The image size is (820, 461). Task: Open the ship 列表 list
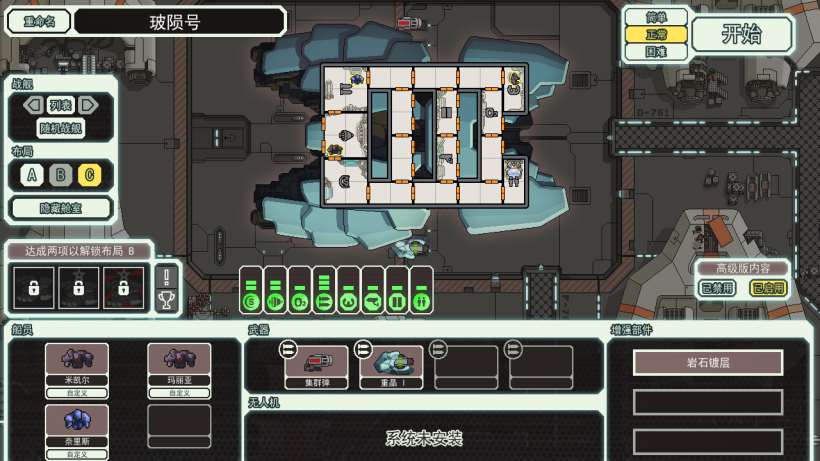coord(61,105)
